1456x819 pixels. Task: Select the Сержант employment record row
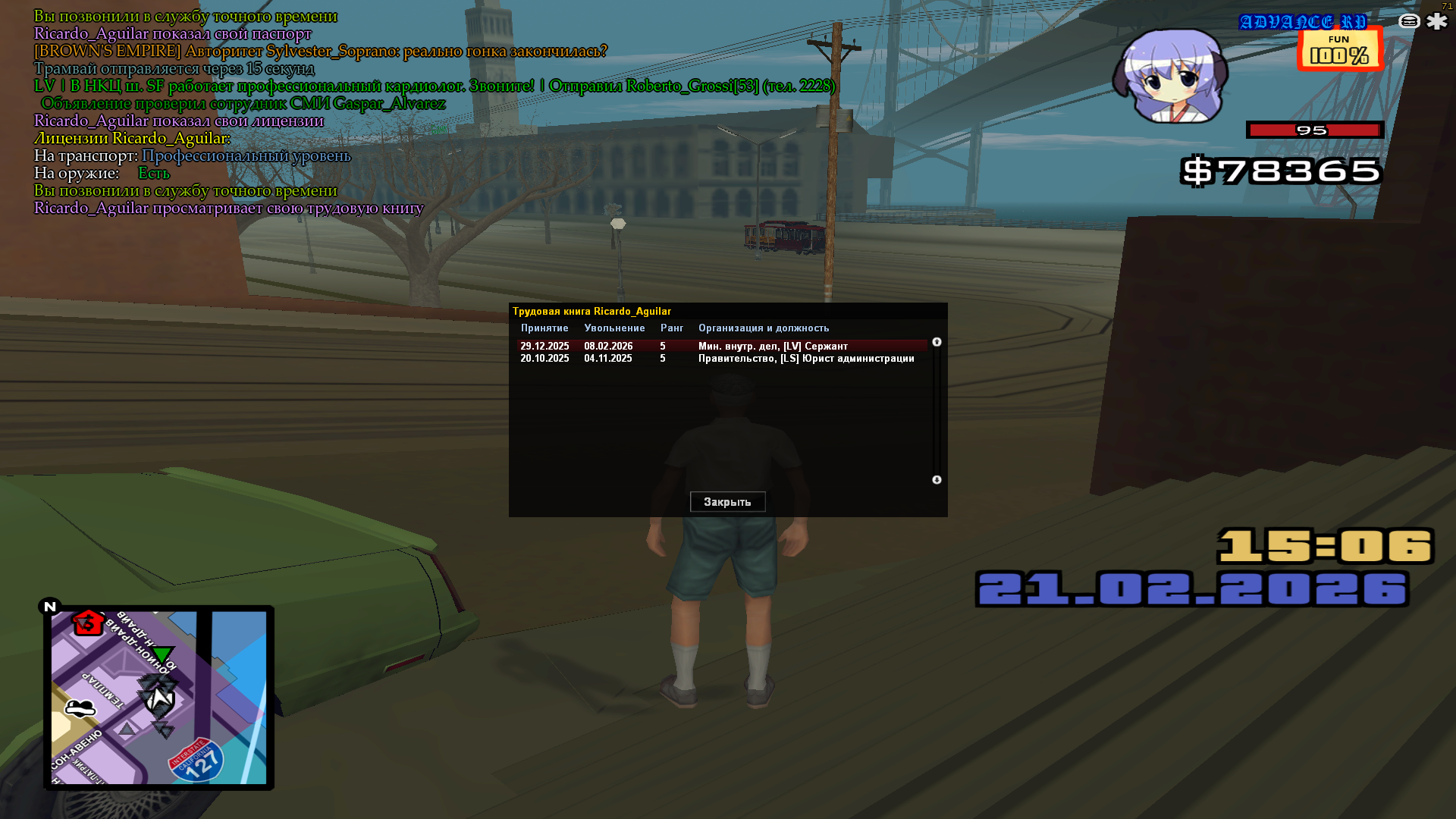pos(720,346)
